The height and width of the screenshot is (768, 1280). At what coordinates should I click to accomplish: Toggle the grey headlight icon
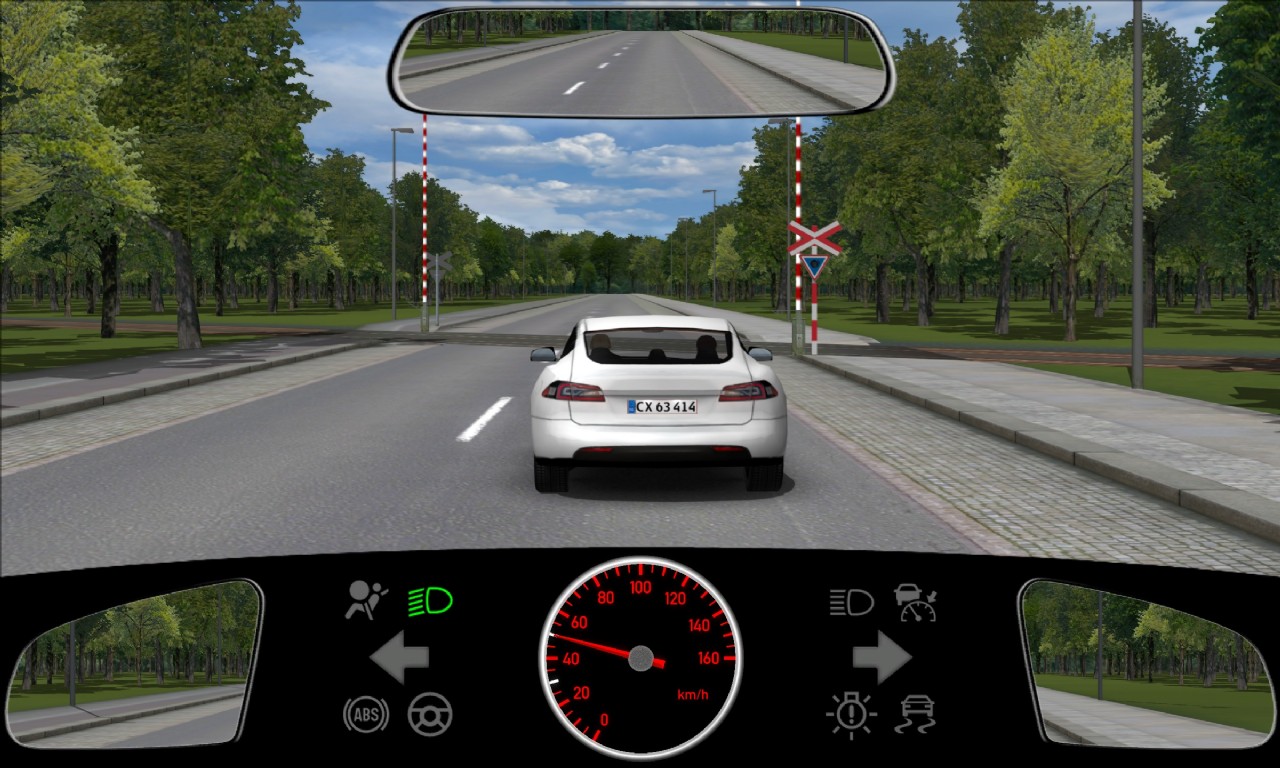pyautogui.click(x=851, y=601)
